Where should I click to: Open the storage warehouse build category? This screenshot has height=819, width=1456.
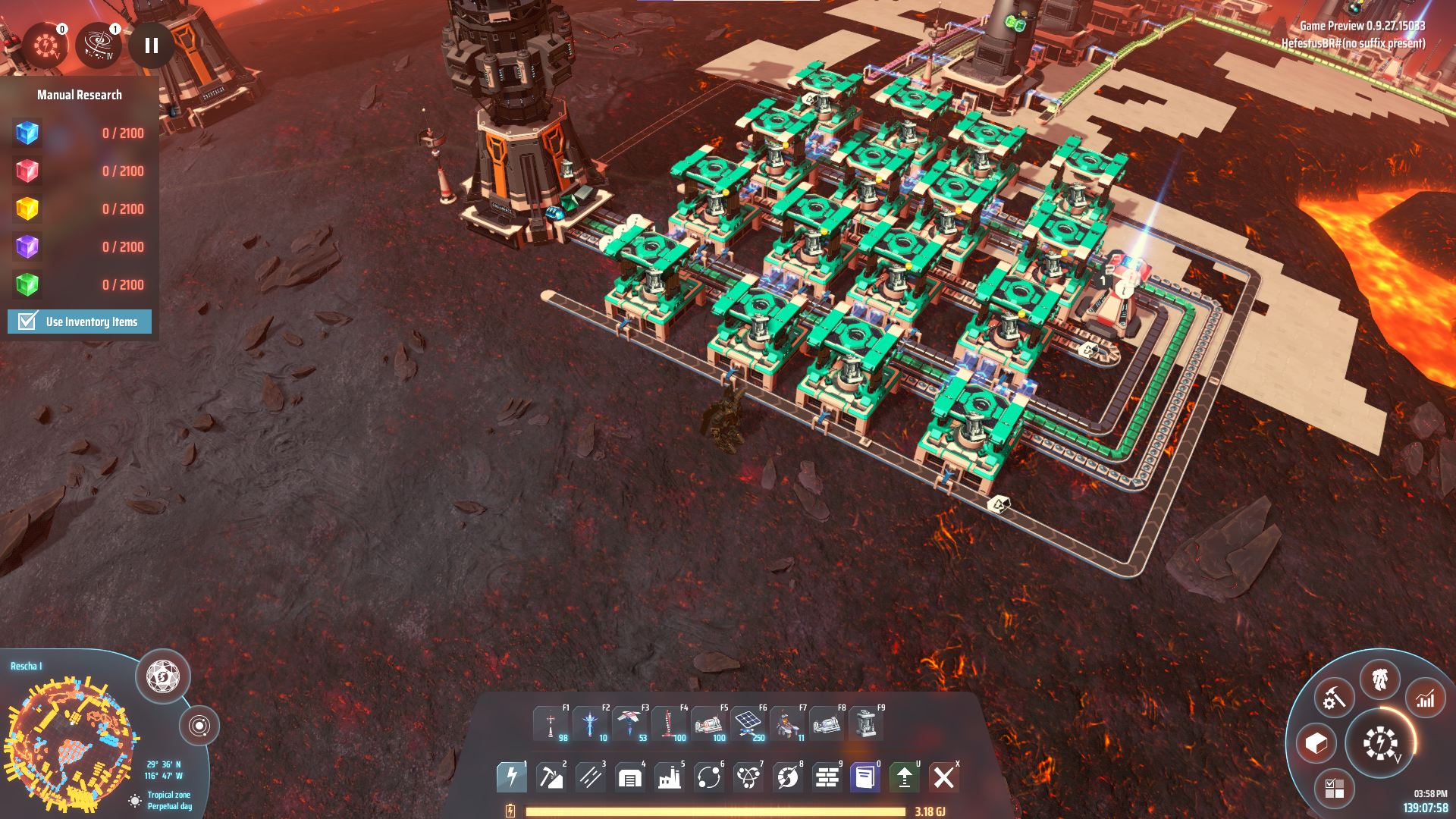(x=630, y=777)
